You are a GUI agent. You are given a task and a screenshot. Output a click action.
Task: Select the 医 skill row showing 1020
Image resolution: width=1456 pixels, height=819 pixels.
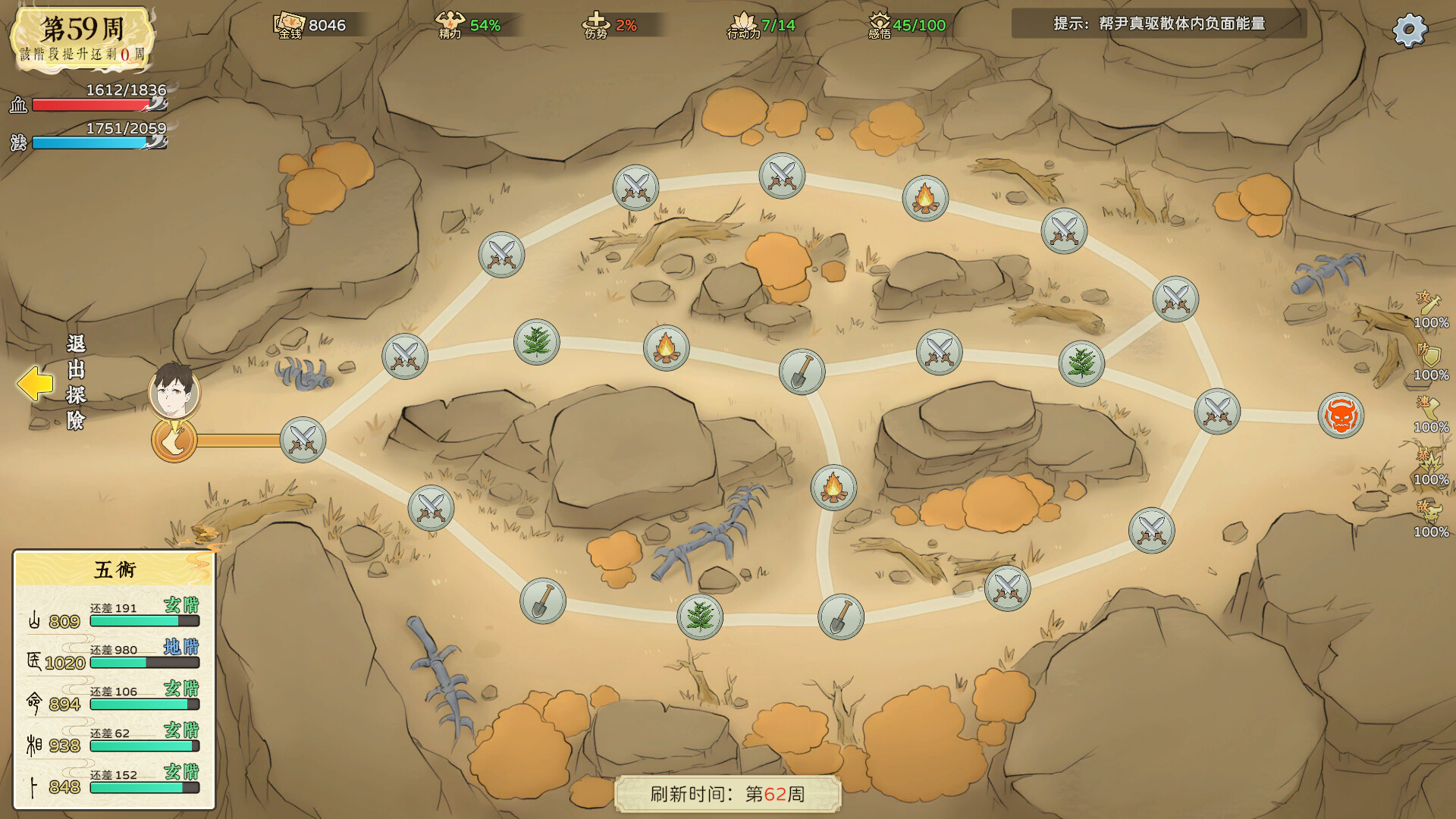click(x=114, y=657)
